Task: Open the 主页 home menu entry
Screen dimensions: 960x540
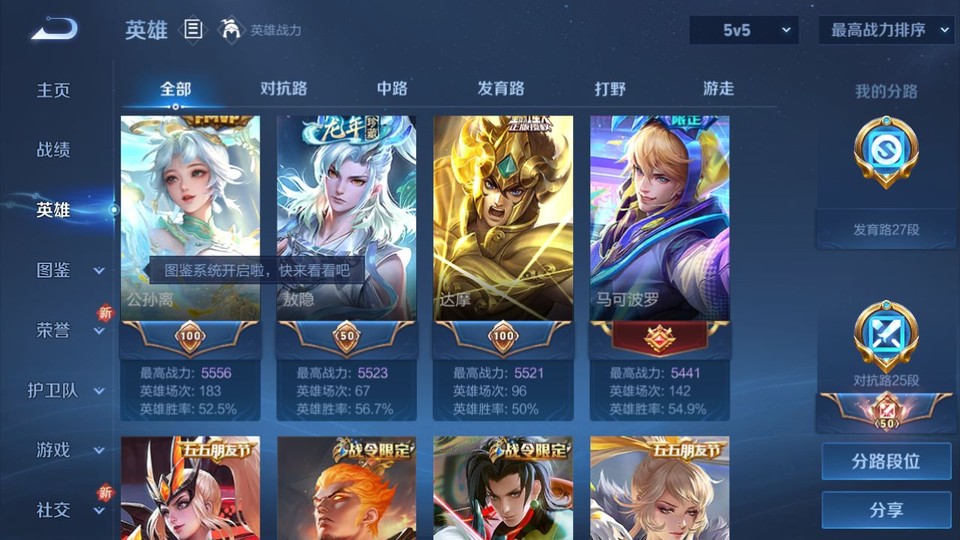Action: coord(54,90)
